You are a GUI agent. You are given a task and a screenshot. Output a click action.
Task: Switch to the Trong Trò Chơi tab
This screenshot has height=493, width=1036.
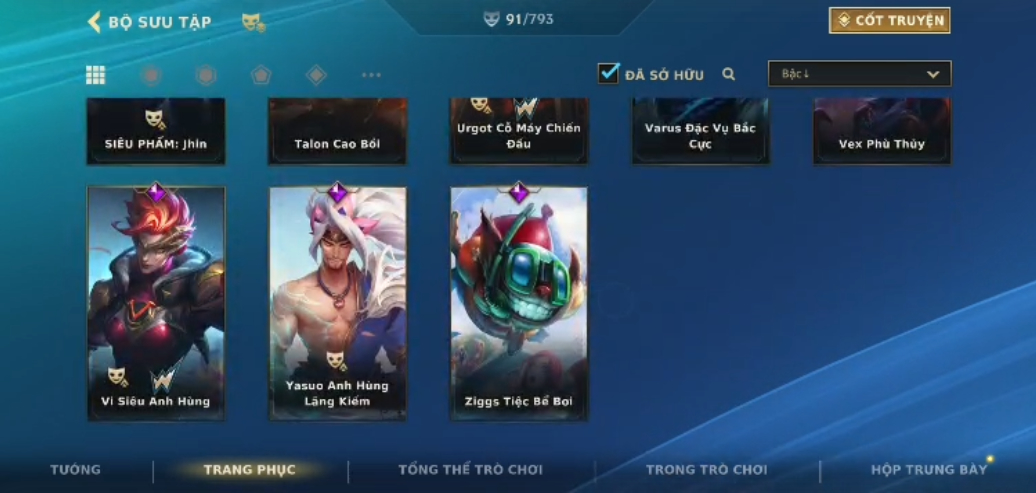coord(706,470)
